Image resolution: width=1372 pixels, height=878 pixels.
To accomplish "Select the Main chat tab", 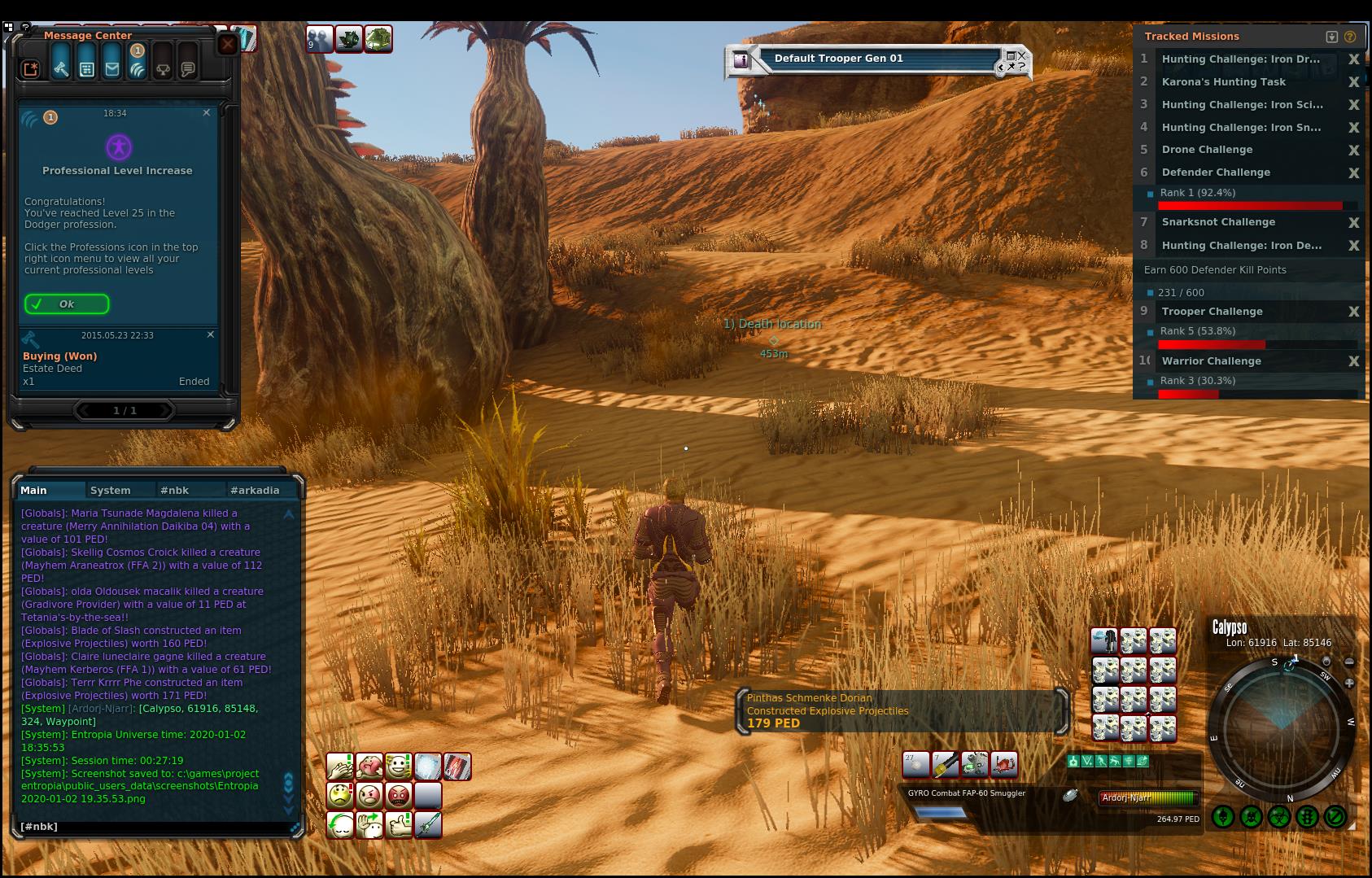I will 34,490.
